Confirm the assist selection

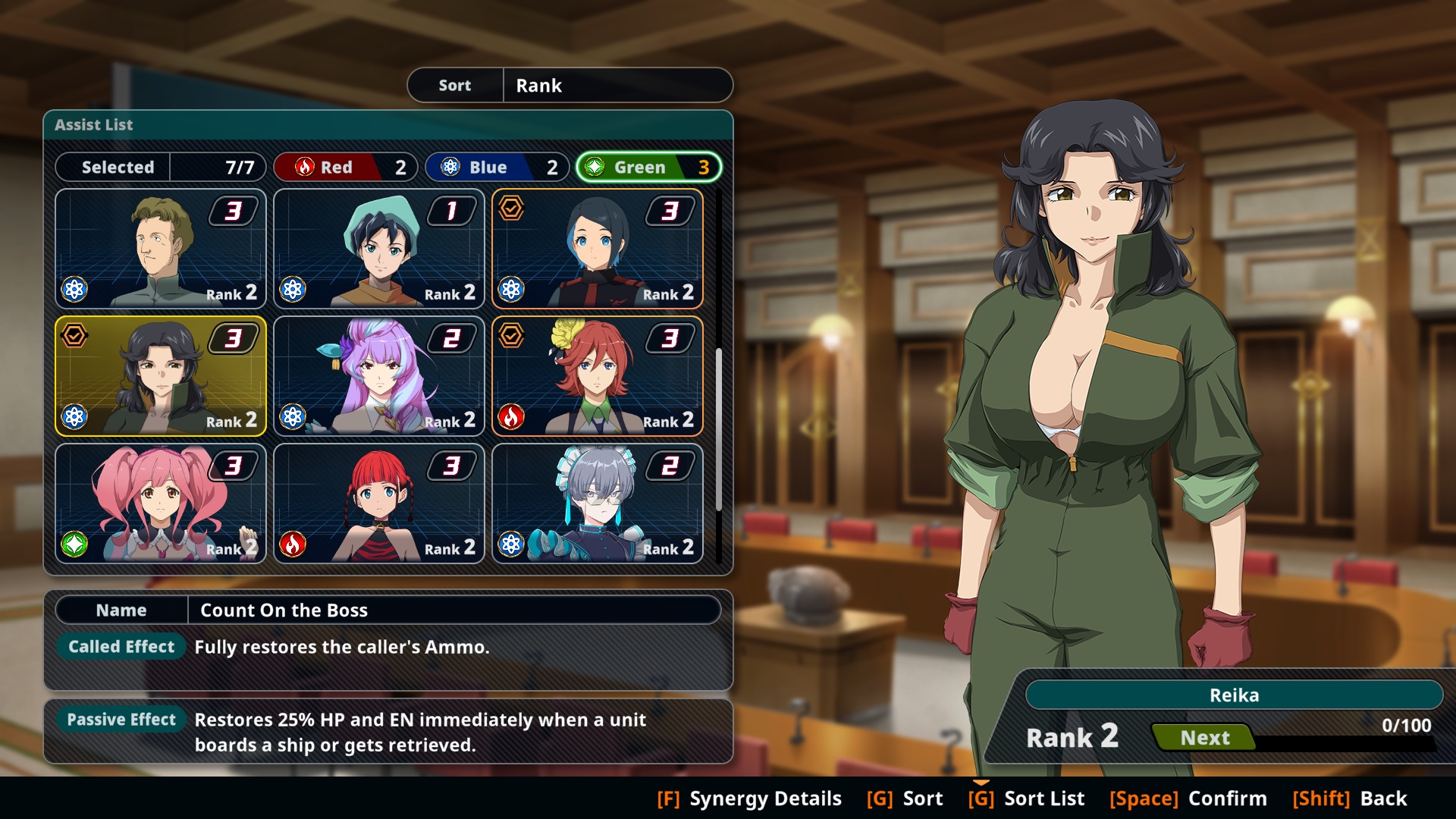[x=1188, y=799]
